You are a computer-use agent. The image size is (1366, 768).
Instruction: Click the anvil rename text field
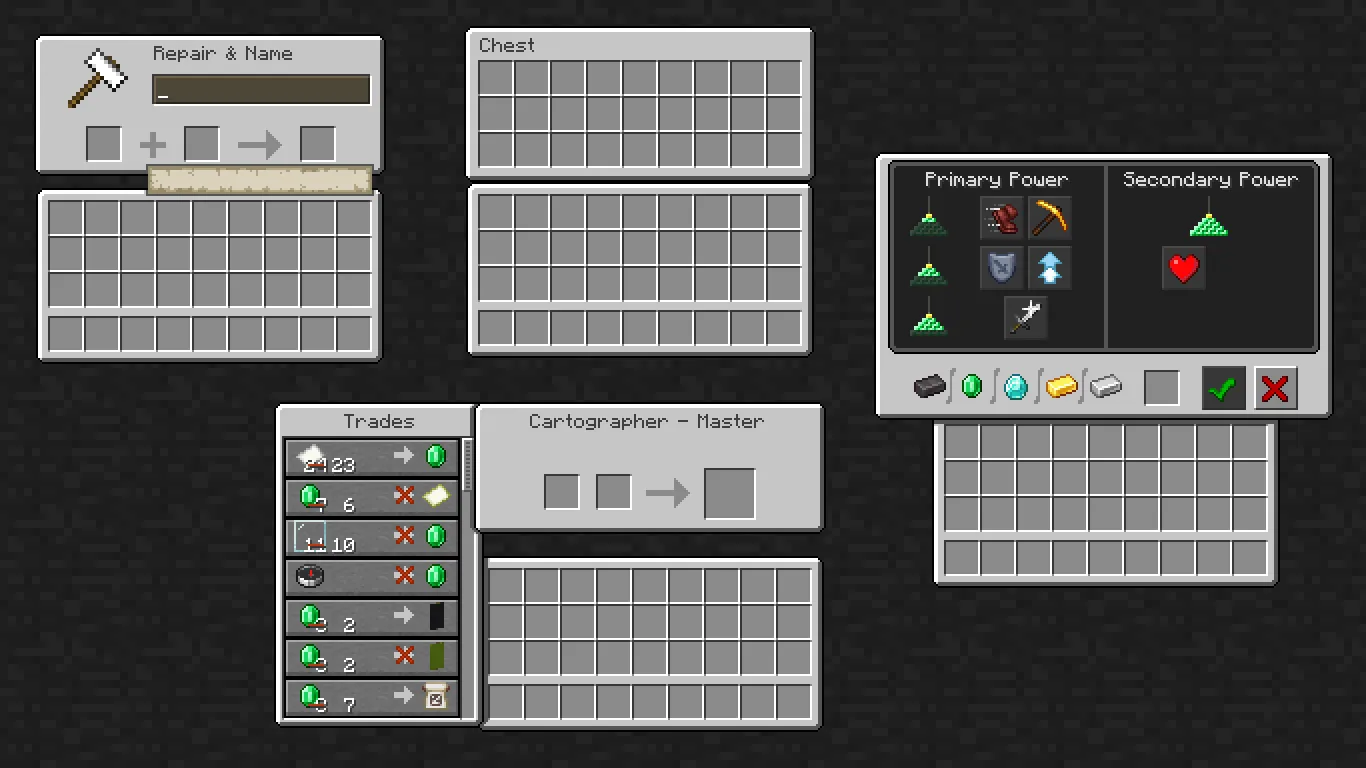261,89
